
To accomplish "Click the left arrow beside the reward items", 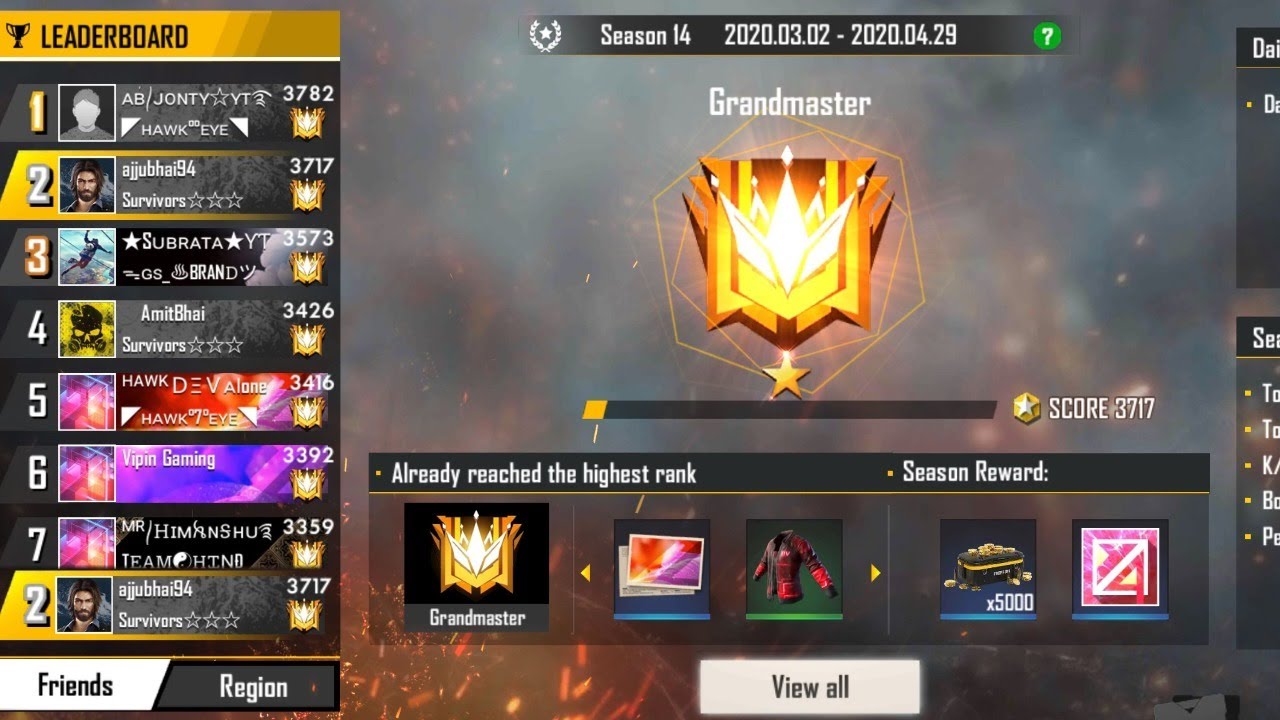I will click(x=588, y=570).
